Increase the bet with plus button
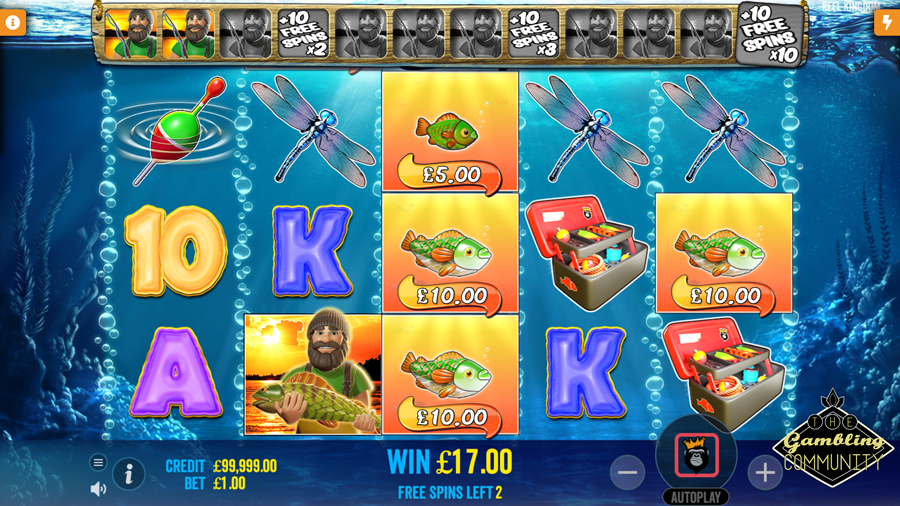Screen dimensions: 900x506 click(765, 473)
